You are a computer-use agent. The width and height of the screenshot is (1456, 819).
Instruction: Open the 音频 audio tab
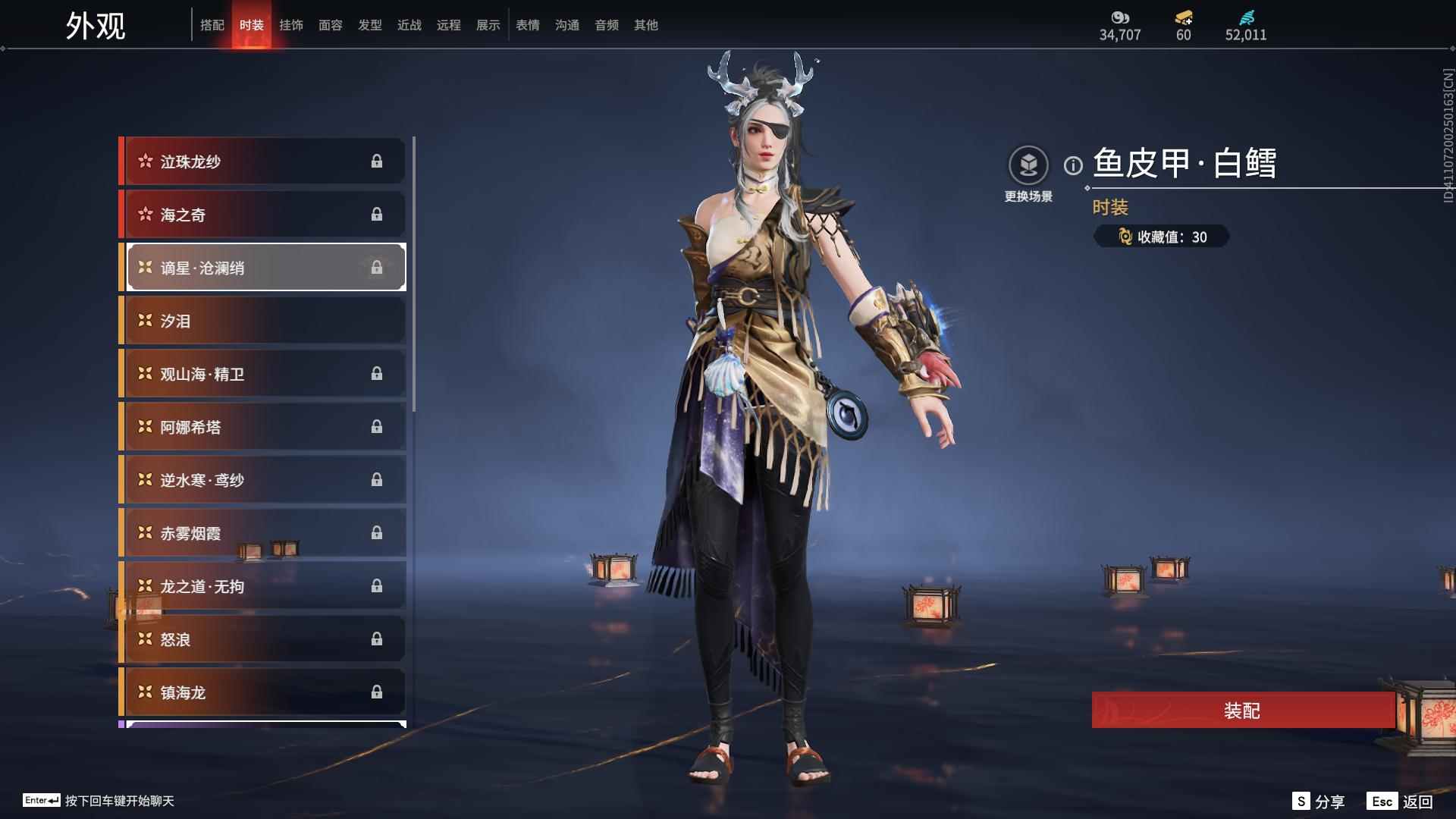[x=607, y=25]
